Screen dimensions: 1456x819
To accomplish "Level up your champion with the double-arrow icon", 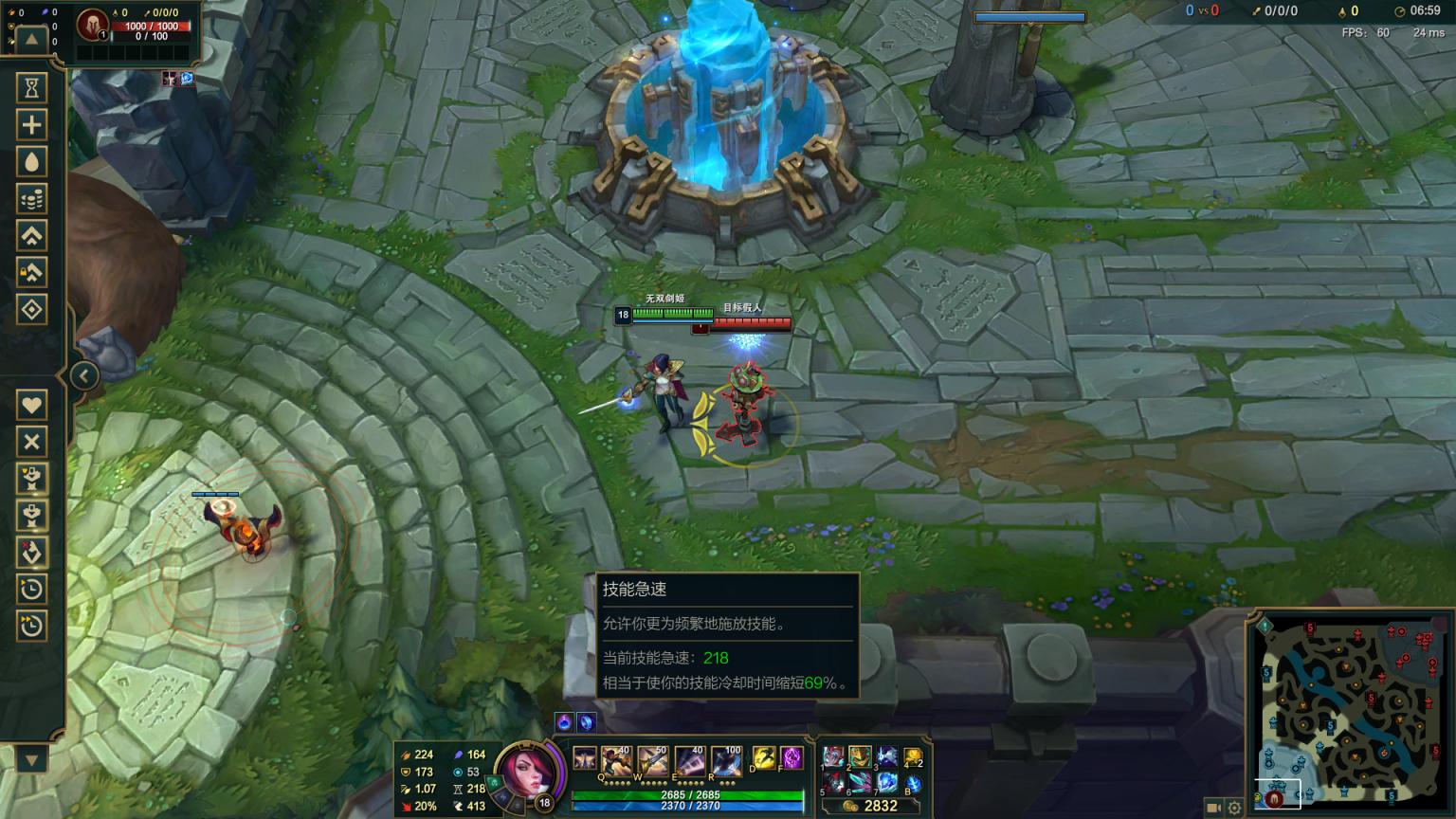I will (x=32, y=235).
